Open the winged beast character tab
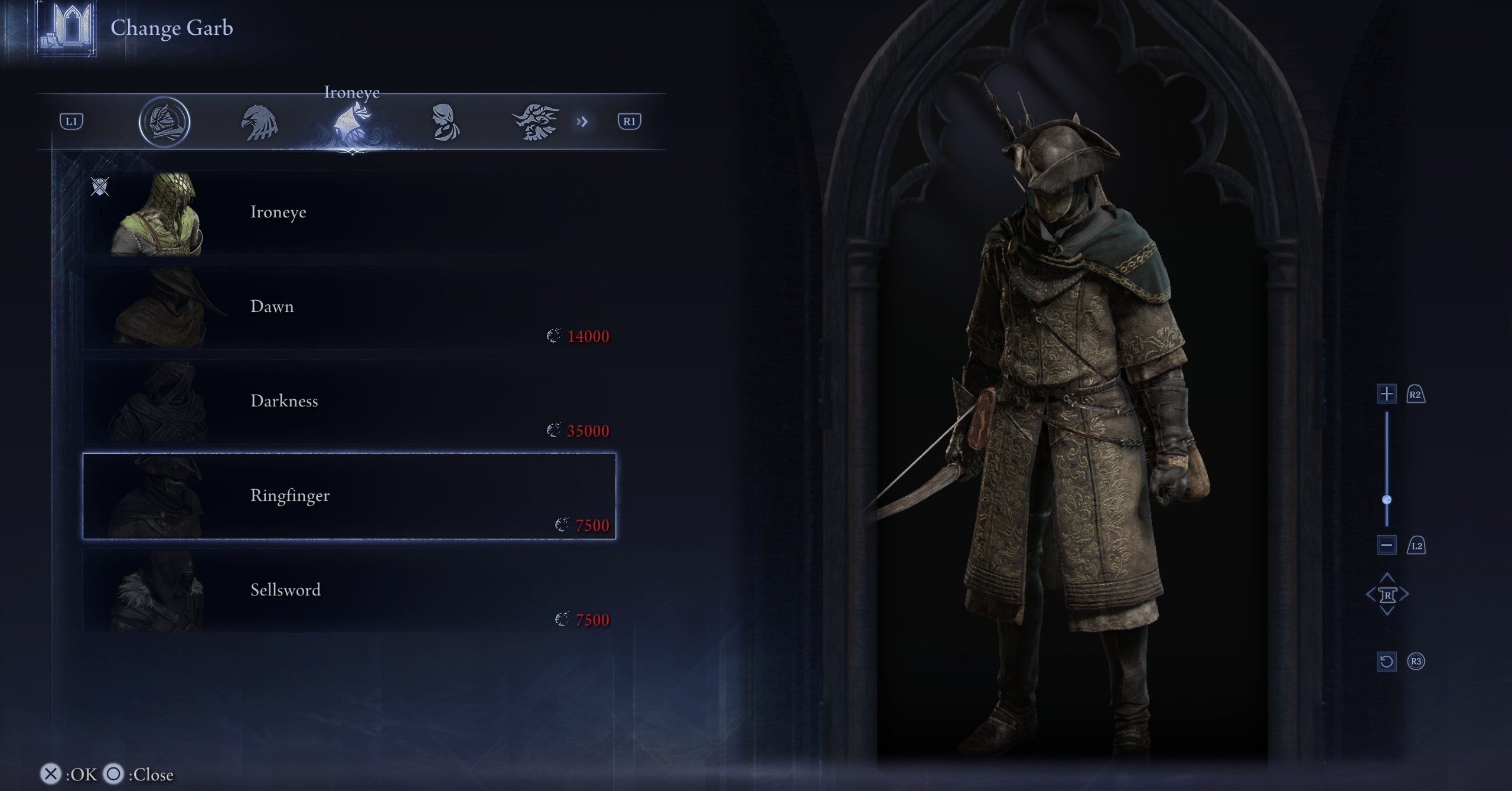The image size is (1512, 791). tap(536, 122)
